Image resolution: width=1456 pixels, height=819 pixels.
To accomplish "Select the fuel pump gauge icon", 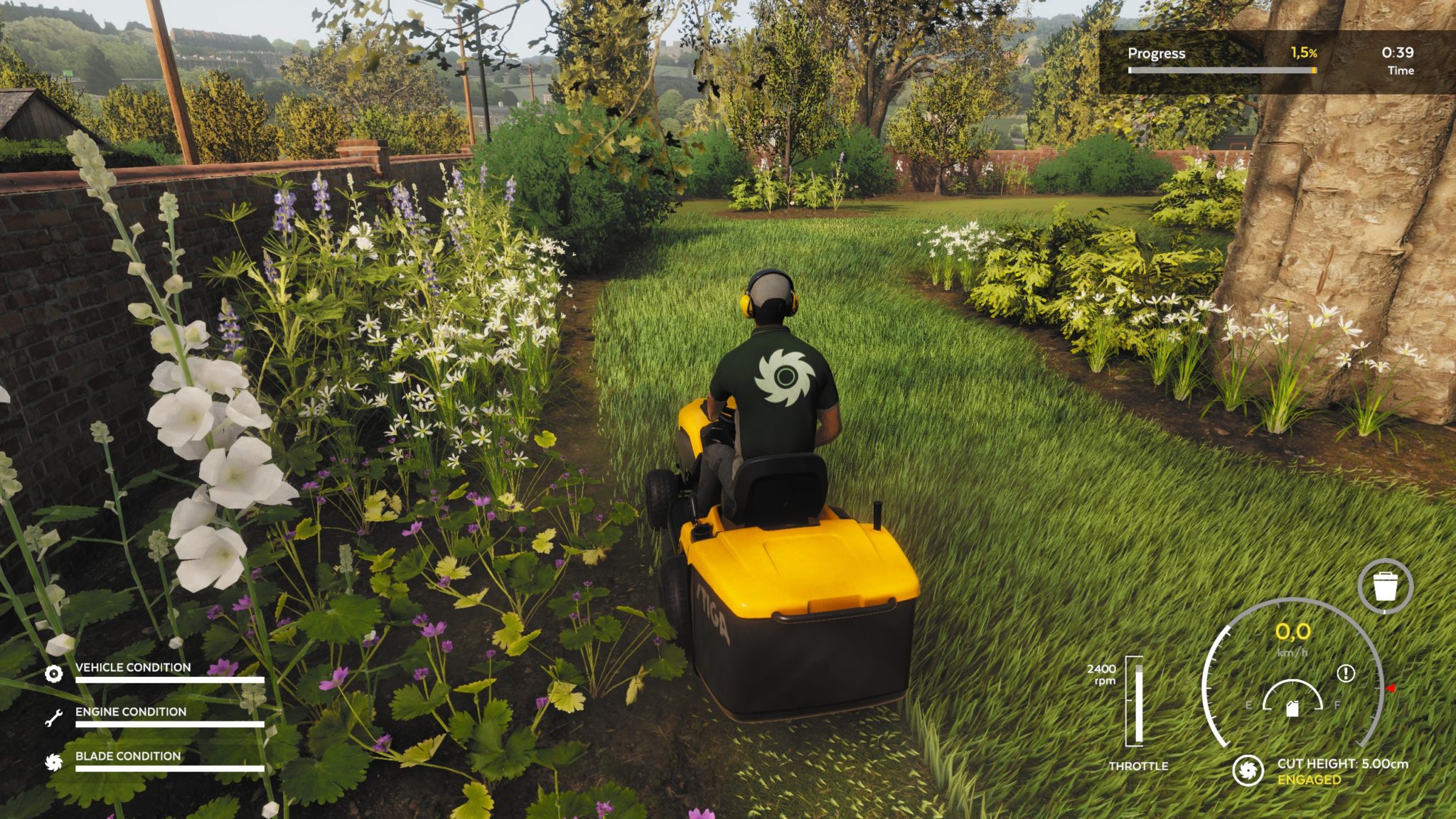I will point(1292,707).
